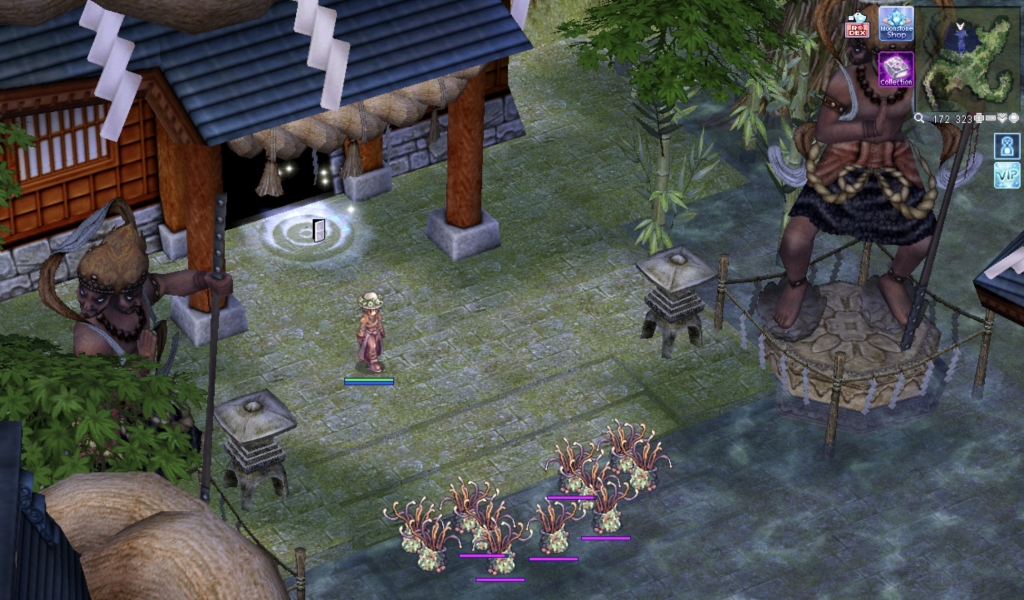Click the minimap magnifier search icon
Viewport: 1024px width, 600px height.
pyautogui.click(x=919, y=118)
